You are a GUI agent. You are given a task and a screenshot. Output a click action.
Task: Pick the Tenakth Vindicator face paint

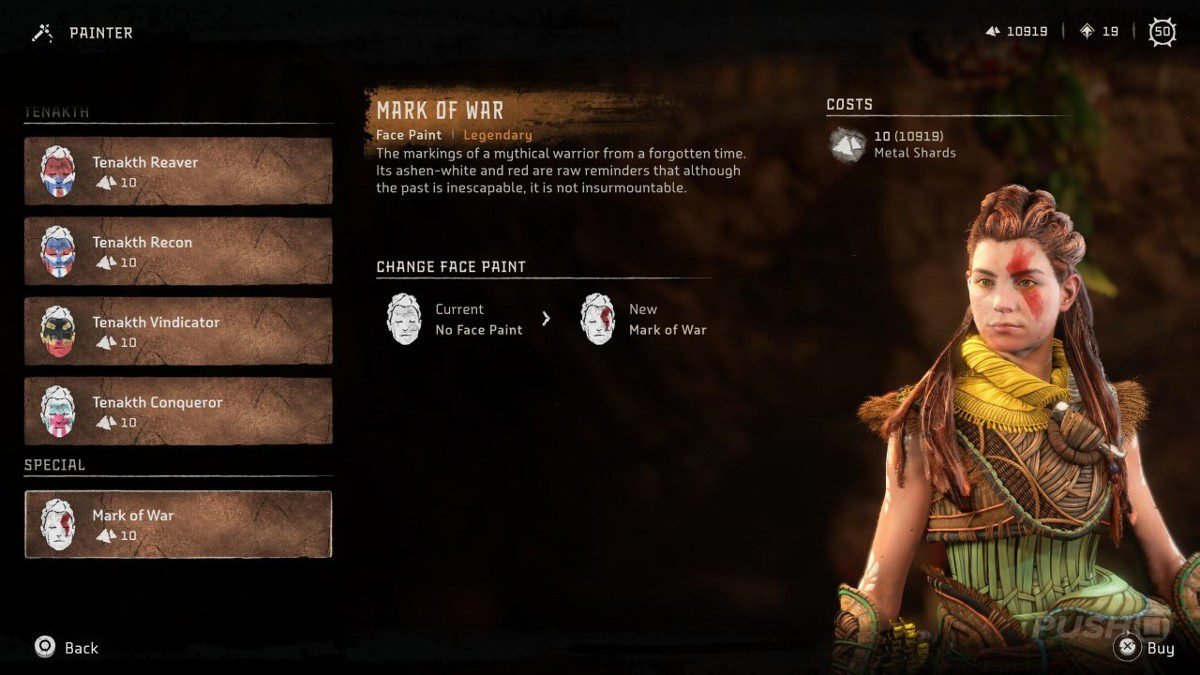pyautogui.click(x=178, y=331)
